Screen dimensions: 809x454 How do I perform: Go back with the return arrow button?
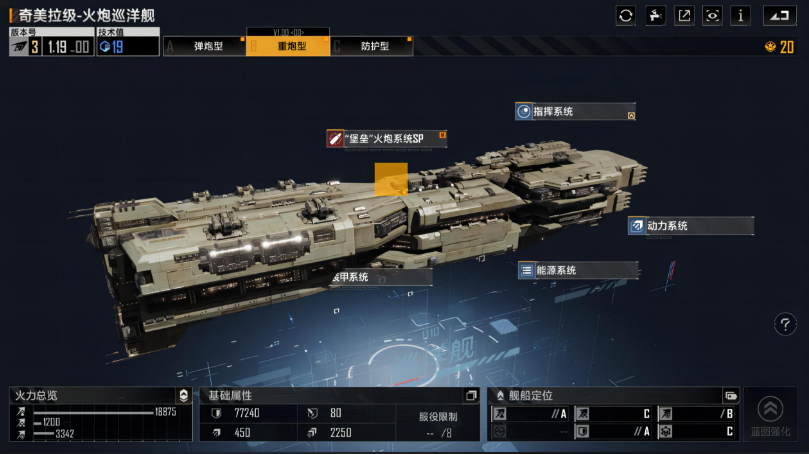coord(778,15)
